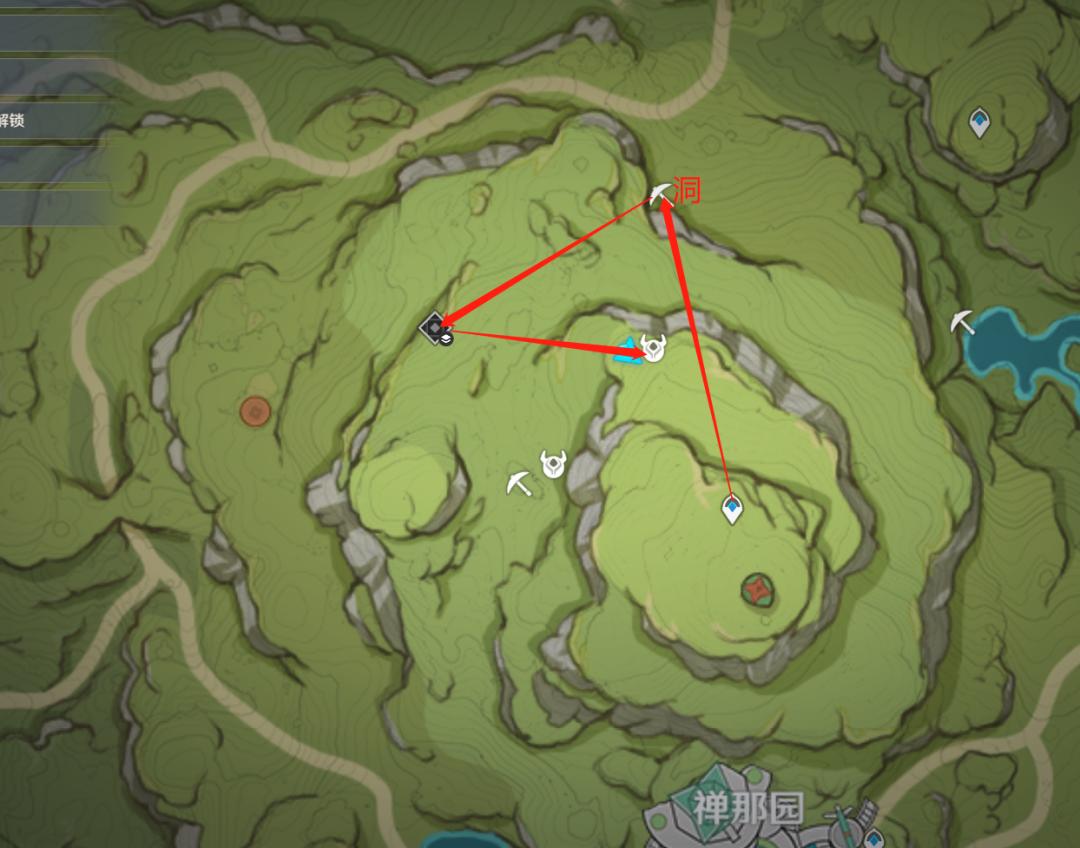Choose the pickaxe marker beside the lone horned-helmet icon
Viewport: 1080px width, 848px height.
coord(519,482)
